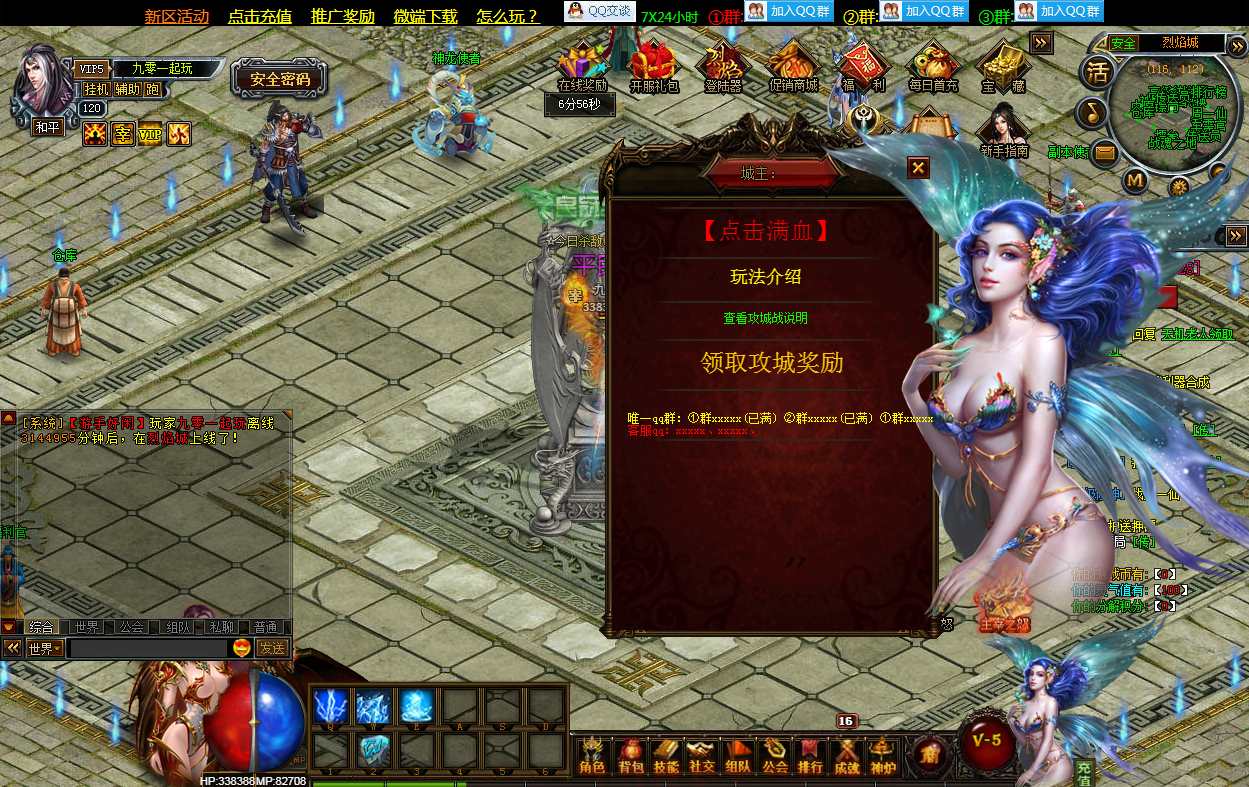Viewport: 1249px width, 787px height.
Task: Switch chat to the 世界 tab
Action: 87,627
